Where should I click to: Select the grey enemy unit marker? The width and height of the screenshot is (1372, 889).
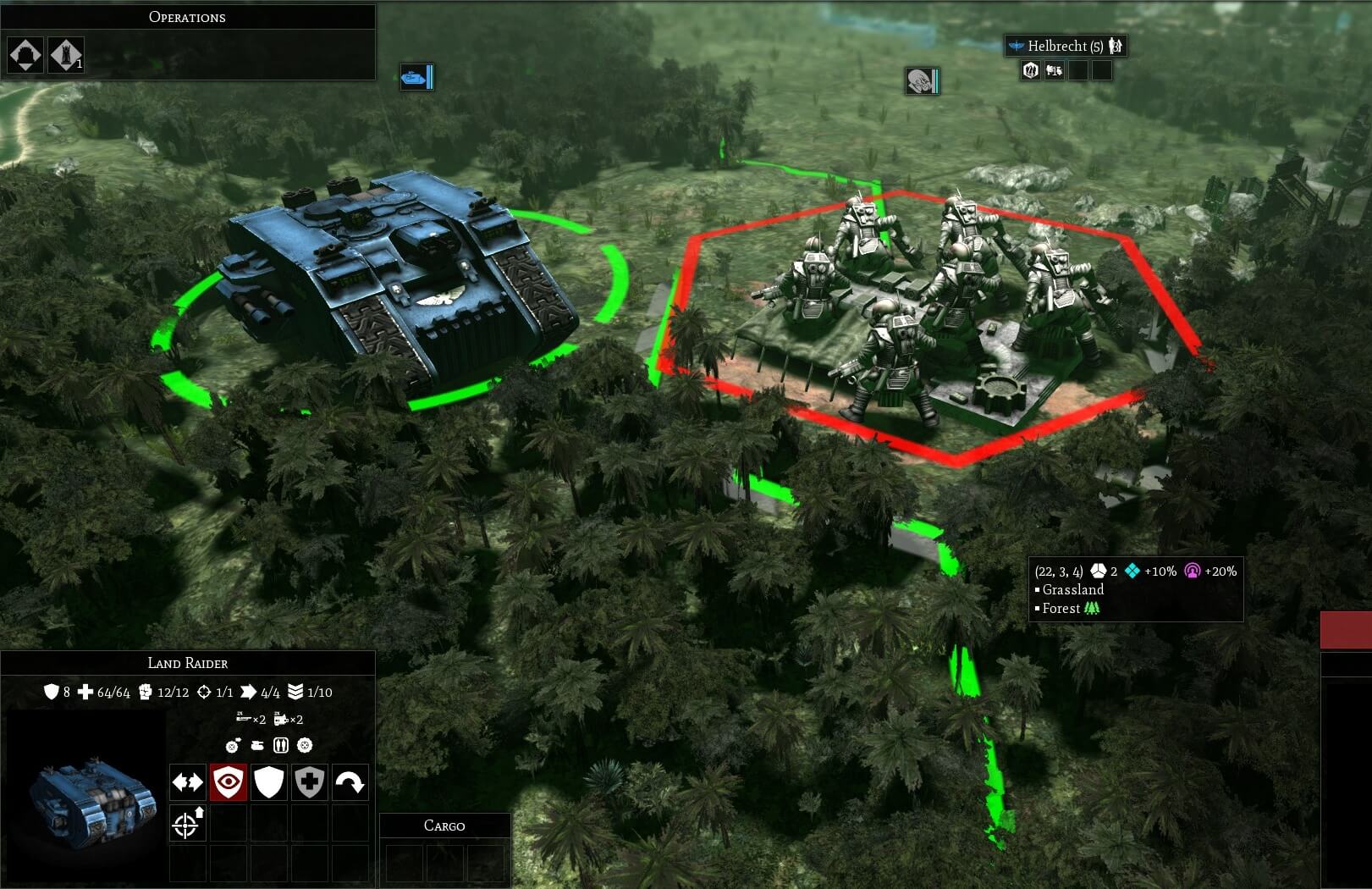tap(921, 81)
